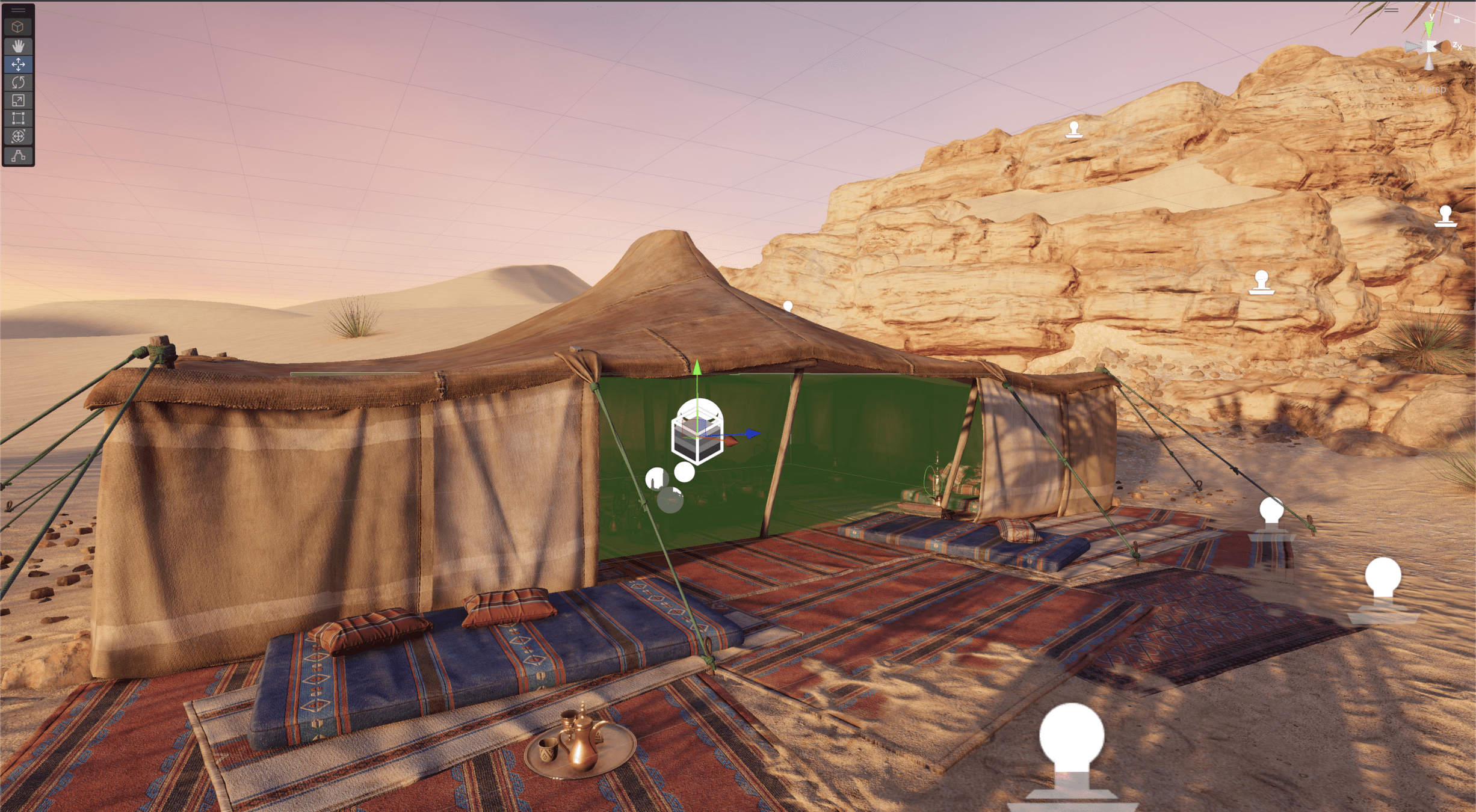The image size is (1476, 812).
Task: Switch to the Rotate tool
Action: (x=18, y=82)
